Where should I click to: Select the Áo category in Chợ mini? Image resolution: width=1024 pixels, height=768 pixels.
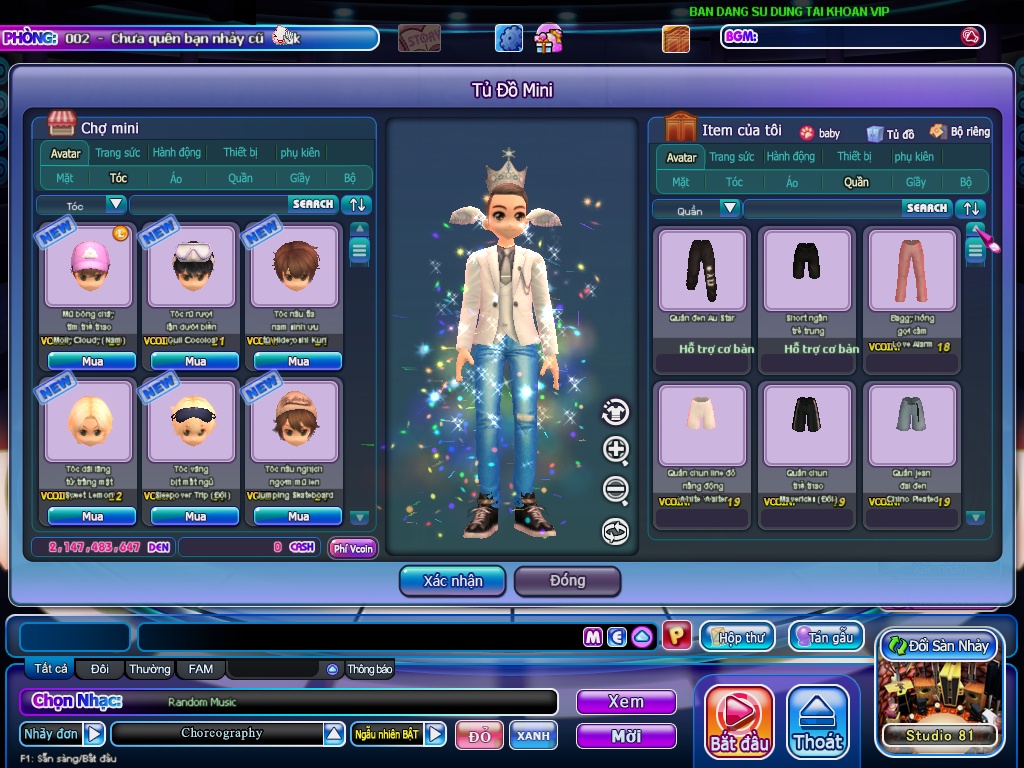point(177,178)
